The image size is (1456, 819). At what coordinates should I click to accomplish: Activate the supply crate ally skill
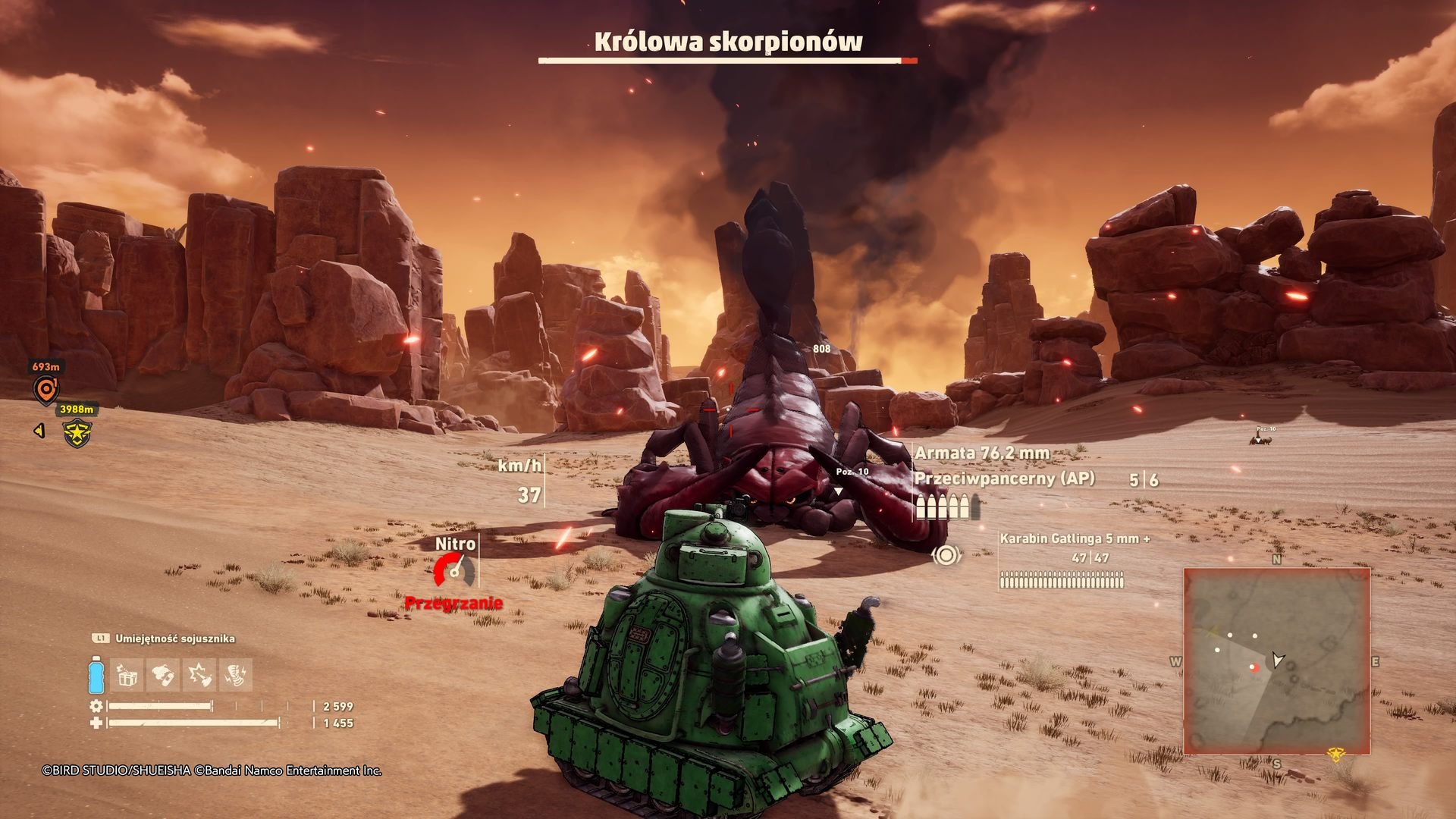tap(127, 675)
